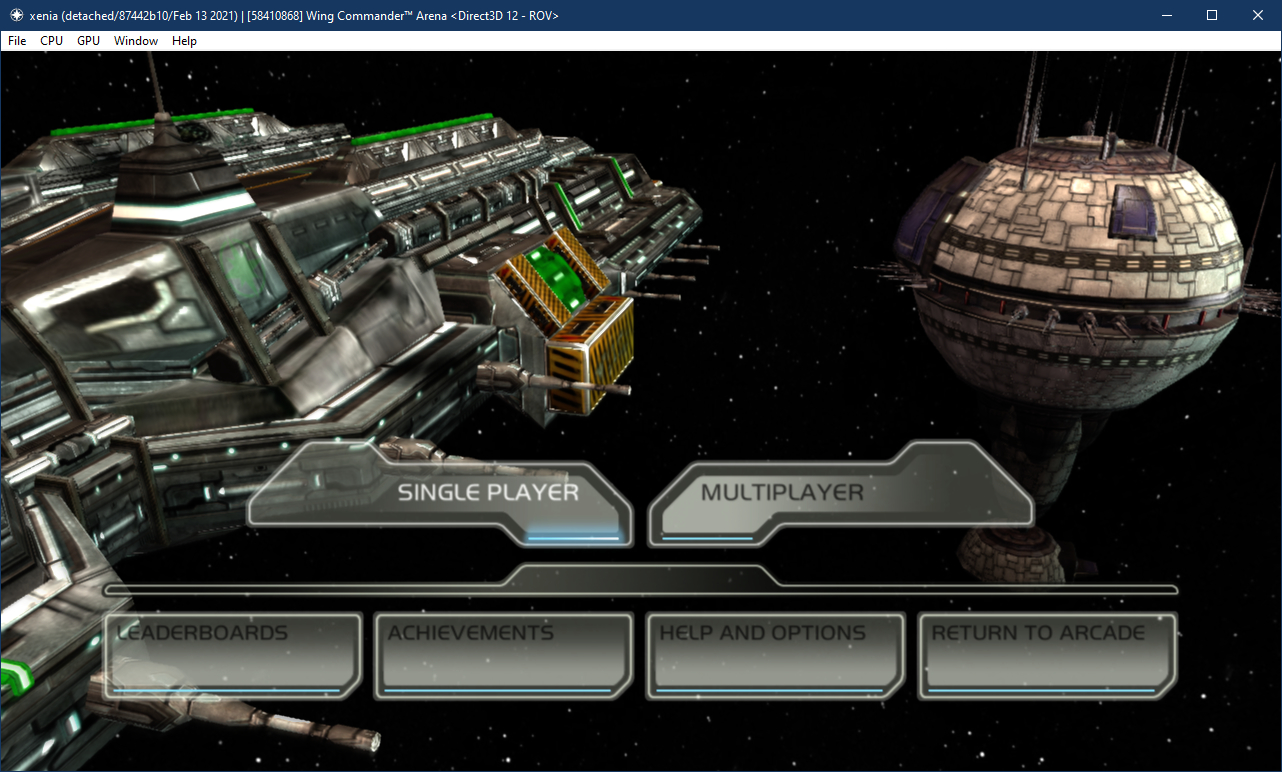Start Single Player mode

point(488,493)
